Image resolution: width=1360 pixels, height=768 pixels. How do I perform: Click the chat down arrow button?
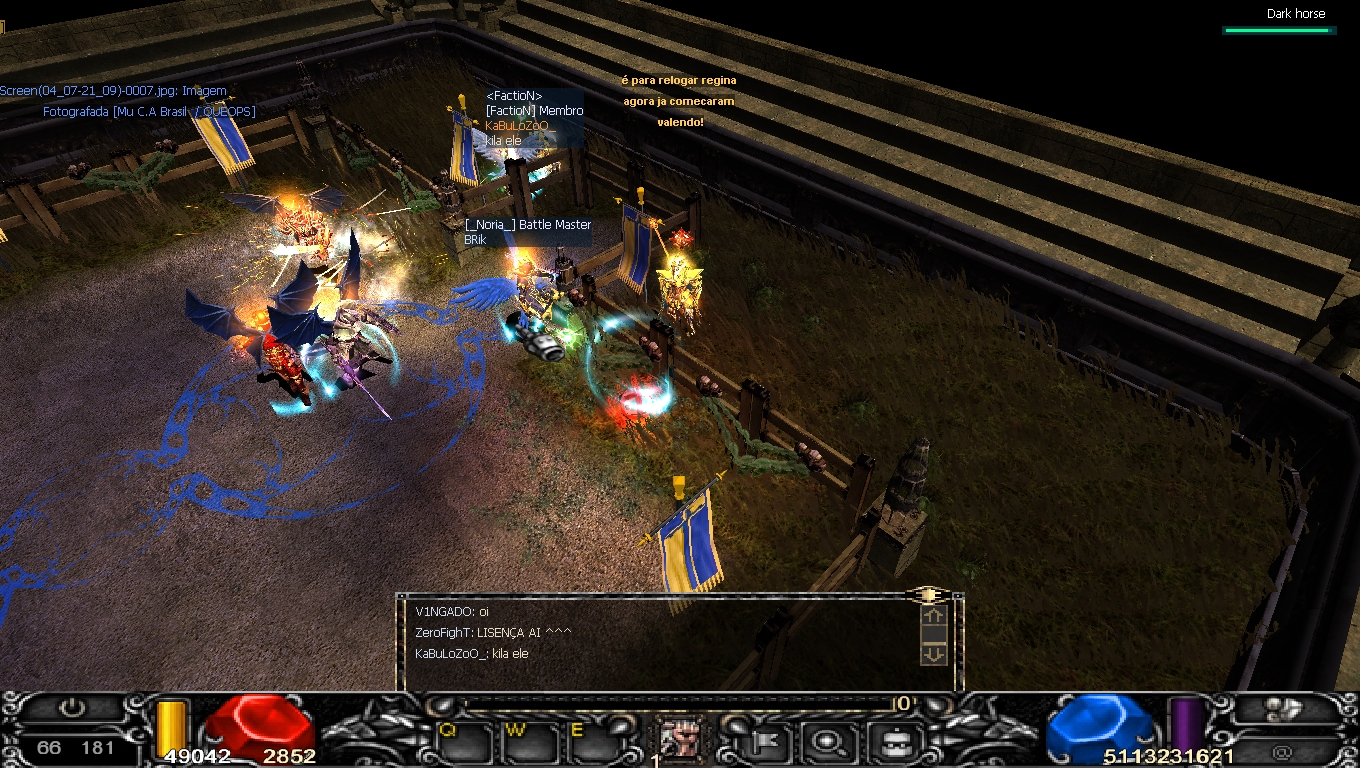933,654
